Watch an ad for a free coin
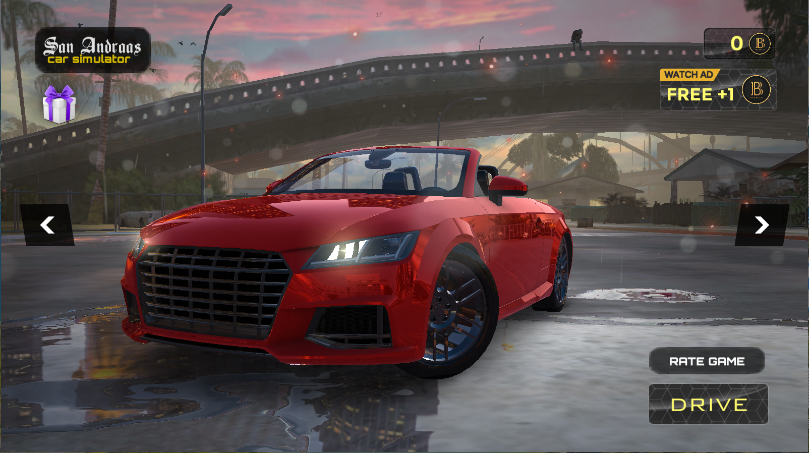The height and width of the screenshot is (453, 809). 717,91
